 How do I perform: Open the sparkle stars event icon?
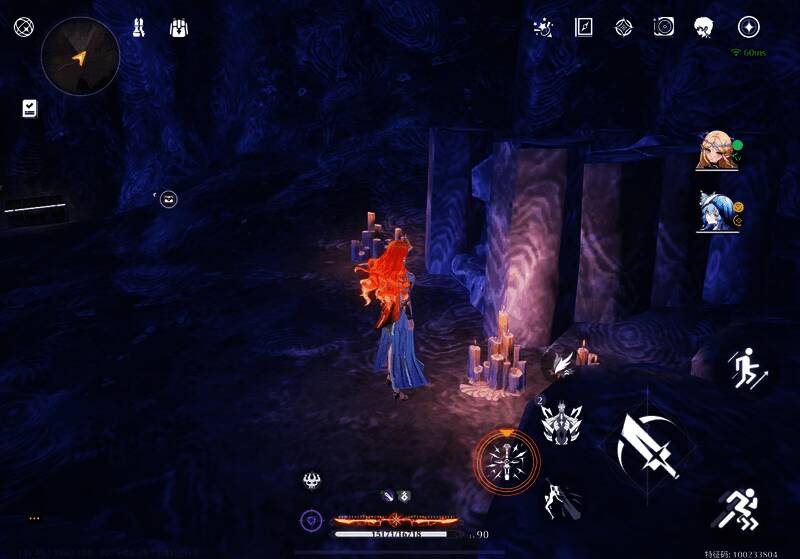tap(543, 27)
